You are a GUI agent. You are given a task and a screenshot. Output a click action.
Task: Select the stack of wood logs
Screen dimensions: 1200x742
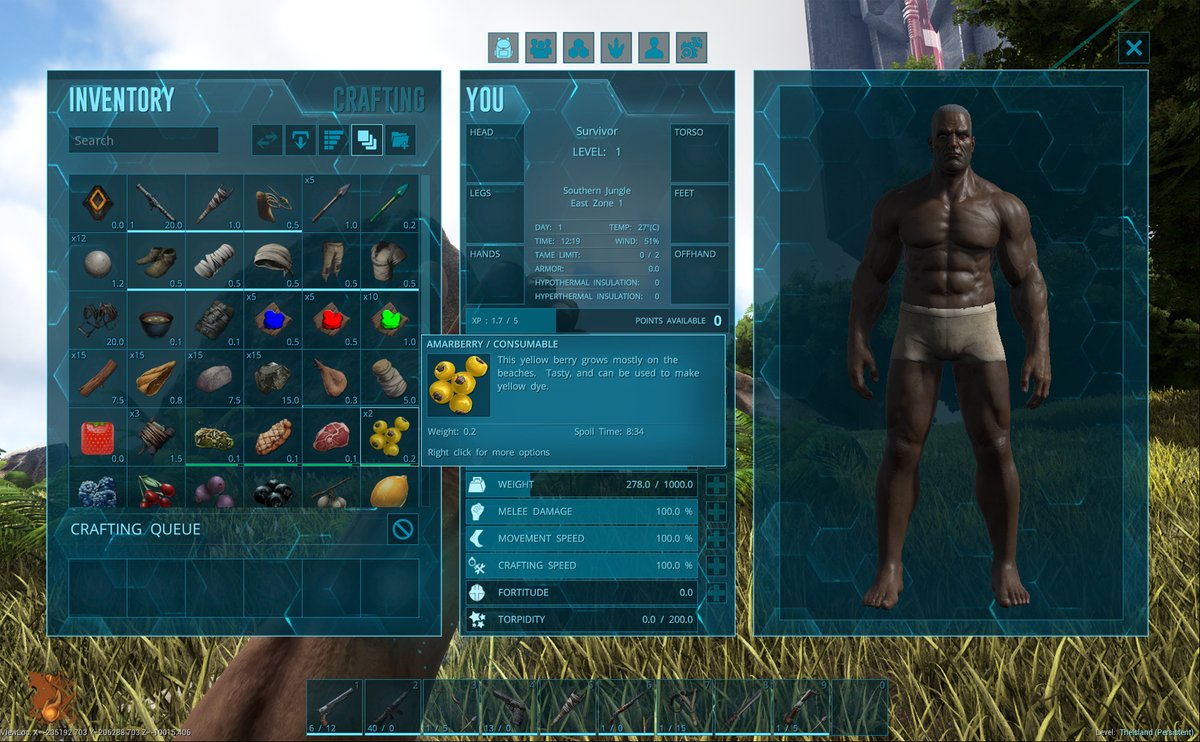tap(98, 378)
